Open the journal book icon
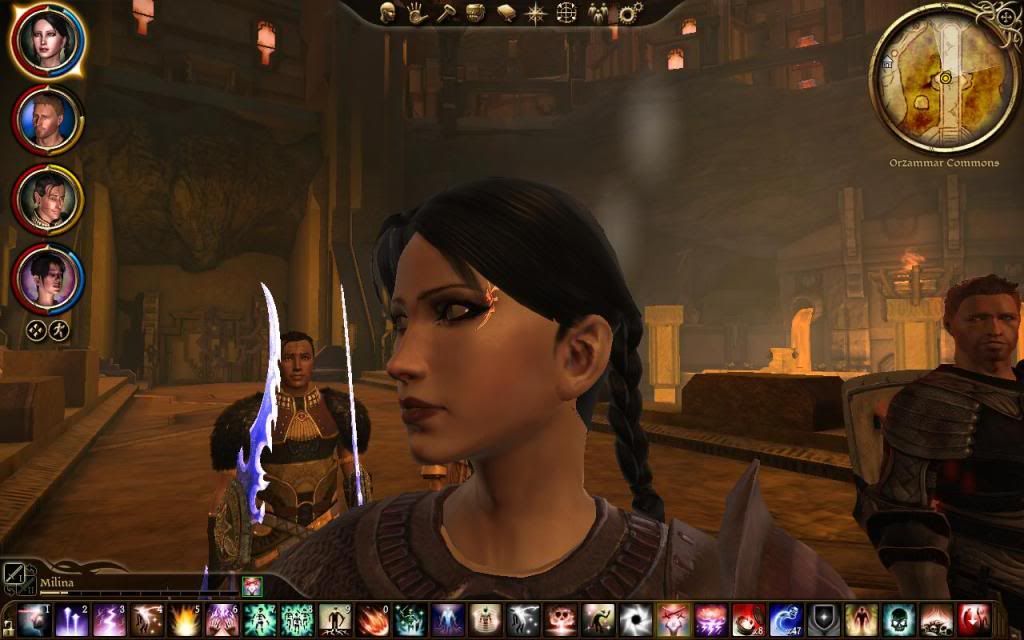The width and height of the screenshot is (1024, 640). (x=506, y=13)
